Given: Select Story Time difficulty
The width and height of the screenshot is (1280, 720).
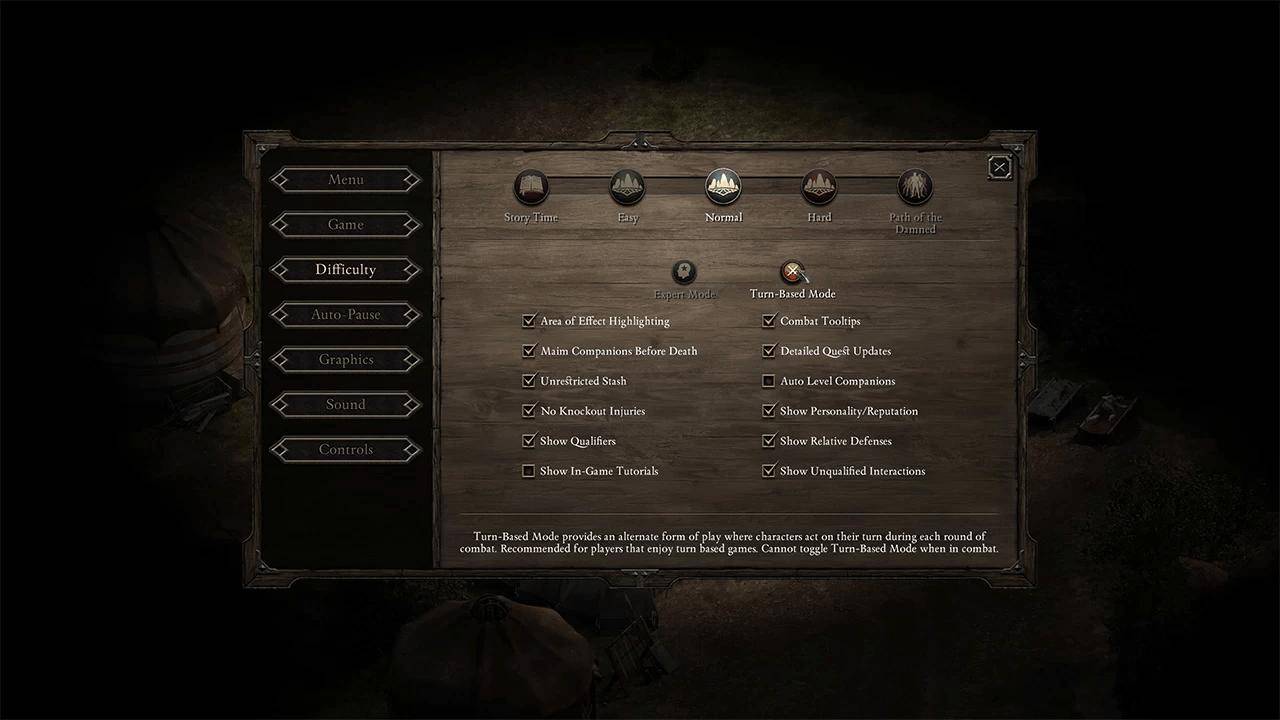Looking at the screenshot, I should (x=531, y=187).
